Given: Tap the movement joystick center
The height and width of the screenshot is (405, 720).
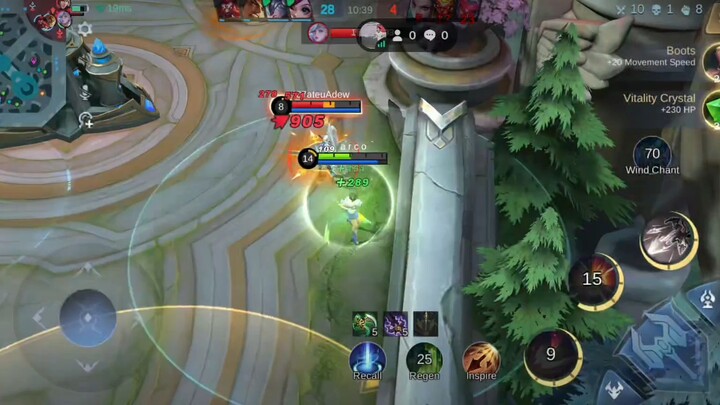Looking at the screenshot, I should pos(87,318).
